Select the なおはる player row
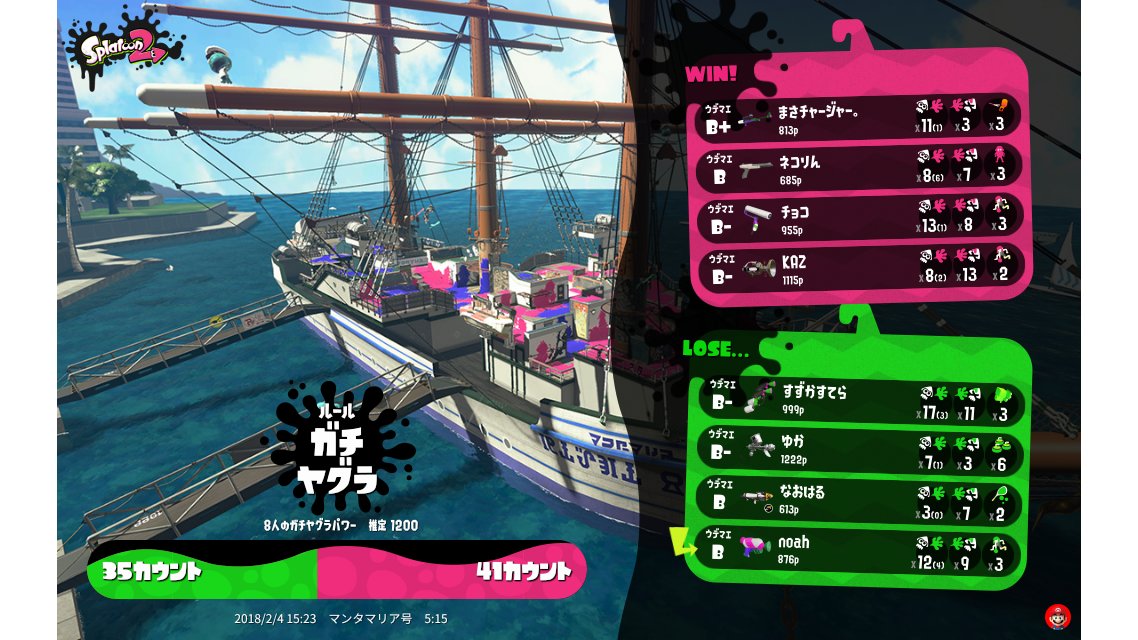This screenshot has height=640, width=1138. tap(858, 499)
